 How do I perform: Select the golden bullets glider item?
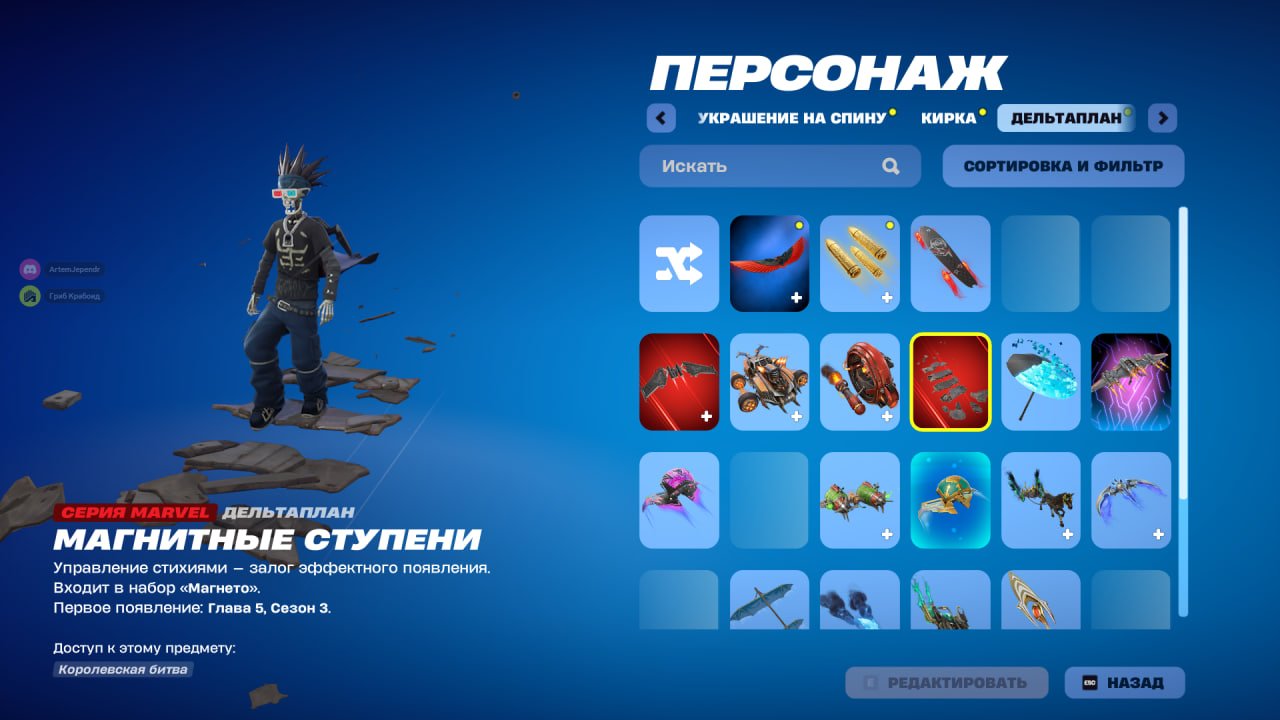[x=860, y=263]
